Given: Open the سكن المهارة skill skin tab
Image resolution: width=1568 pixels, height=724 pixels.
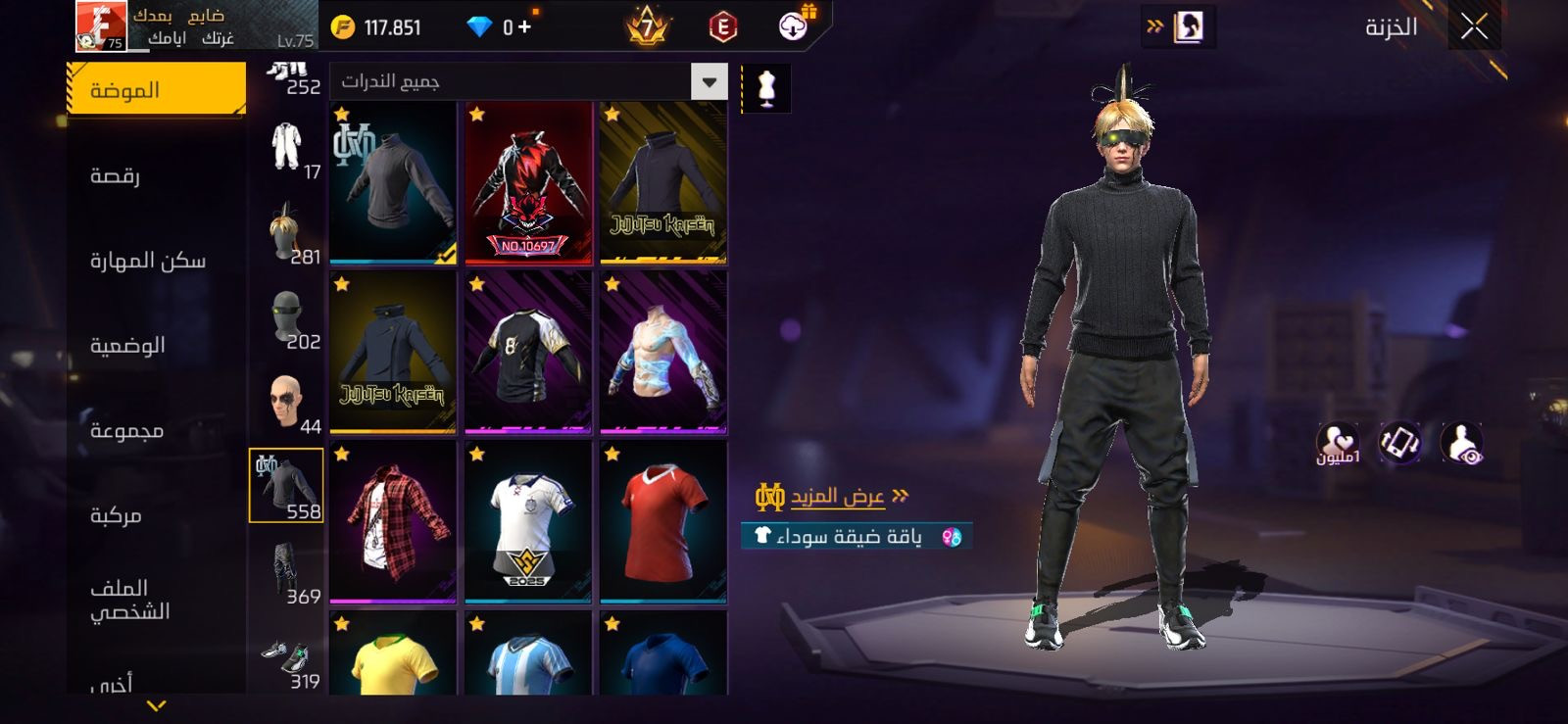Looking at the screenshot, I should [x=148, y=261].
